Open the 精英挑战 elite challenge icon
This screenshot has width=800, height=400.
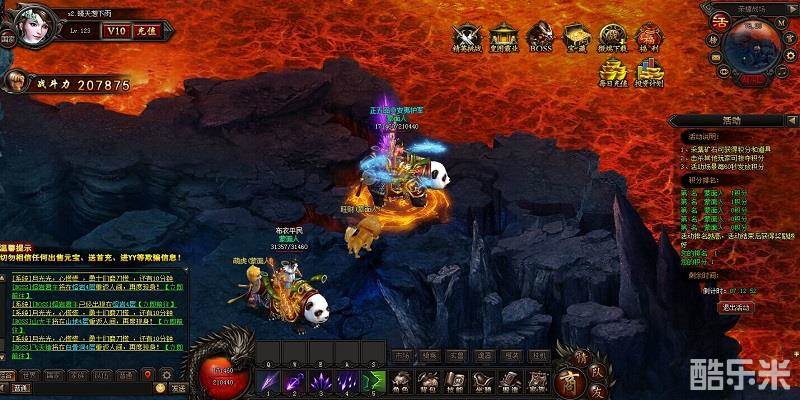[465, 38]
